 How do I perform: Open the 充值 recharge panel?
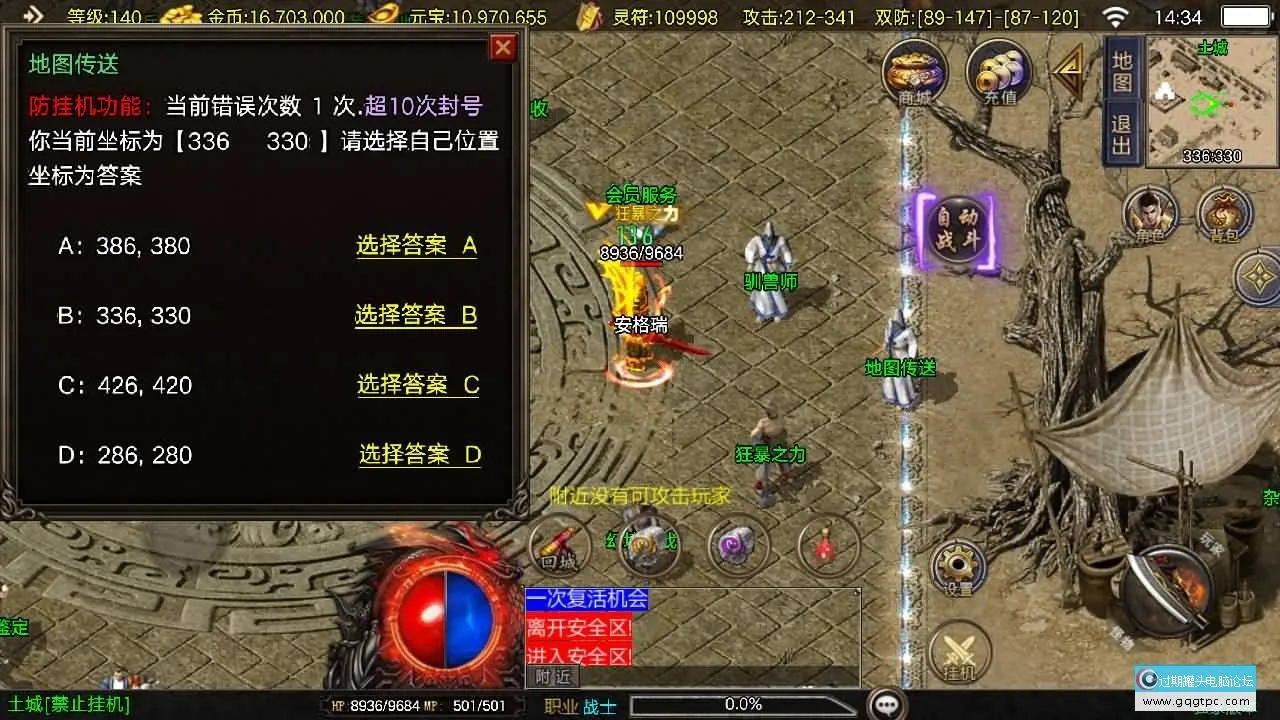coord(997,72)
